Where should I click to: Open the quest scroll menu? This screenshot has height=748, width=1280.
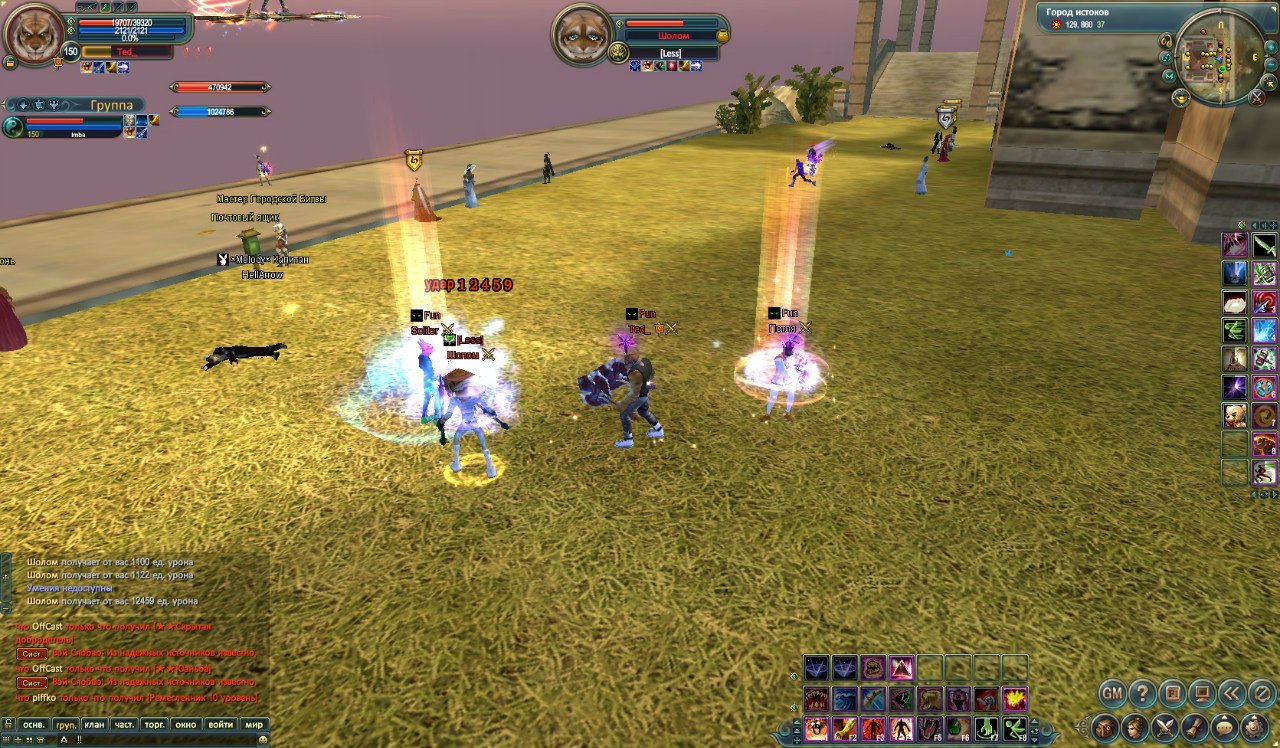[1194, 727]
